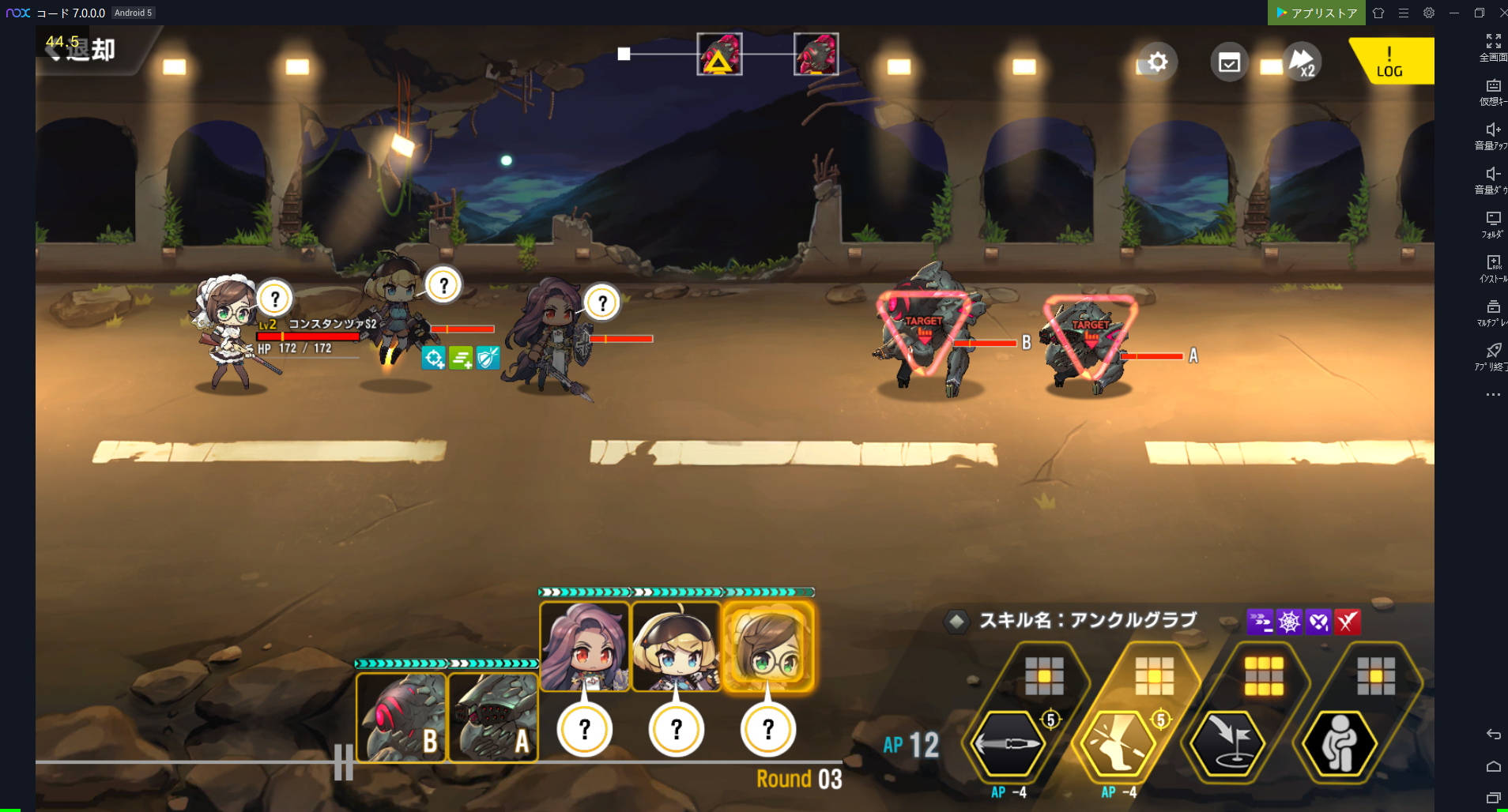The width and height of the screenshot is (1508, 812).
Task: Select the brown-haired glasses character portrait
Action: pos(768,647)
